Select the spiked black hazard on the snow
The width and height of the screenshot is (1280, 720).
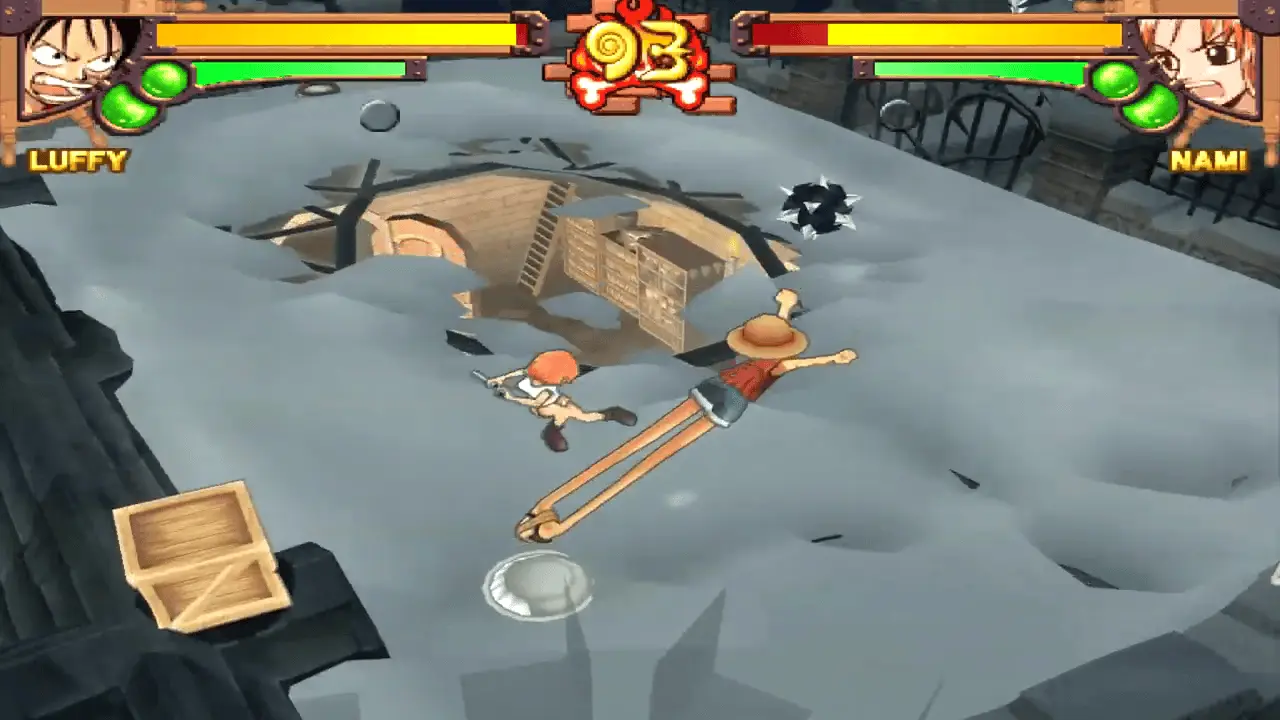coord(820,205)
